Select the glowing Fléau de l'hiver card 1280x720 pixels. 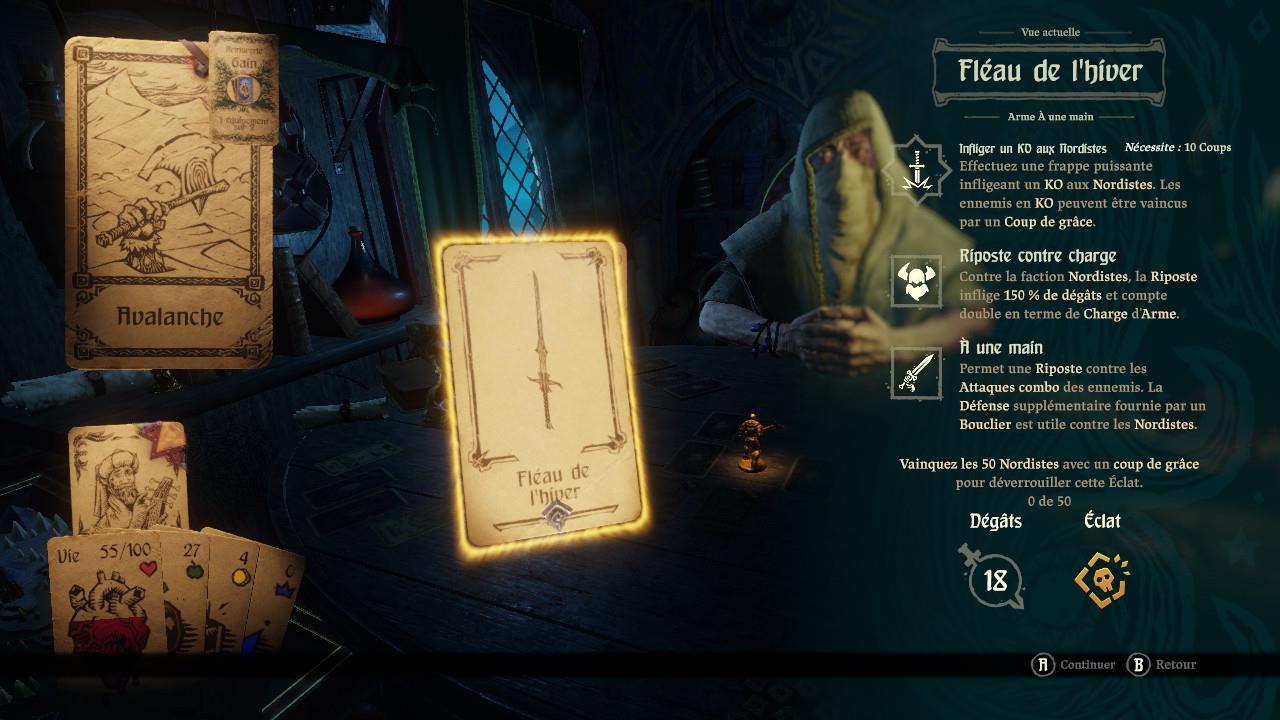542,392
